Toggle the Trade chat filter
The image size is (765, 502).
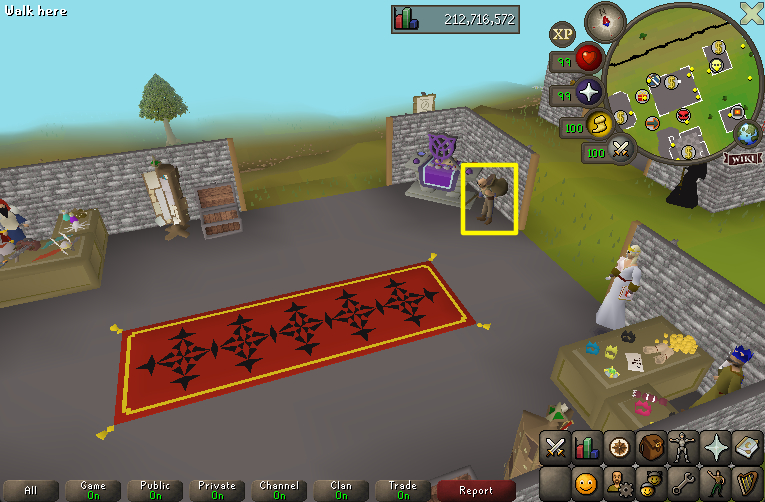click(403, 490)
